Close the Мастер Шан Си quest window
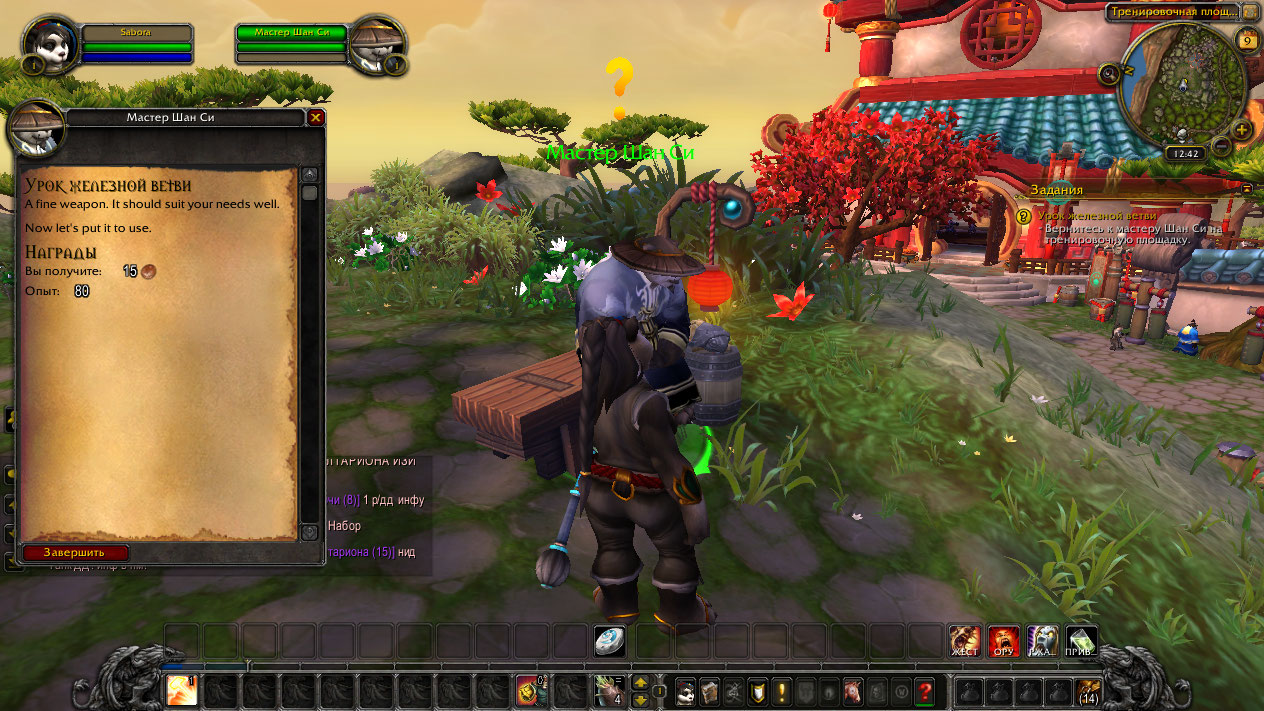 pyautogui.click(x=316, y=117)
